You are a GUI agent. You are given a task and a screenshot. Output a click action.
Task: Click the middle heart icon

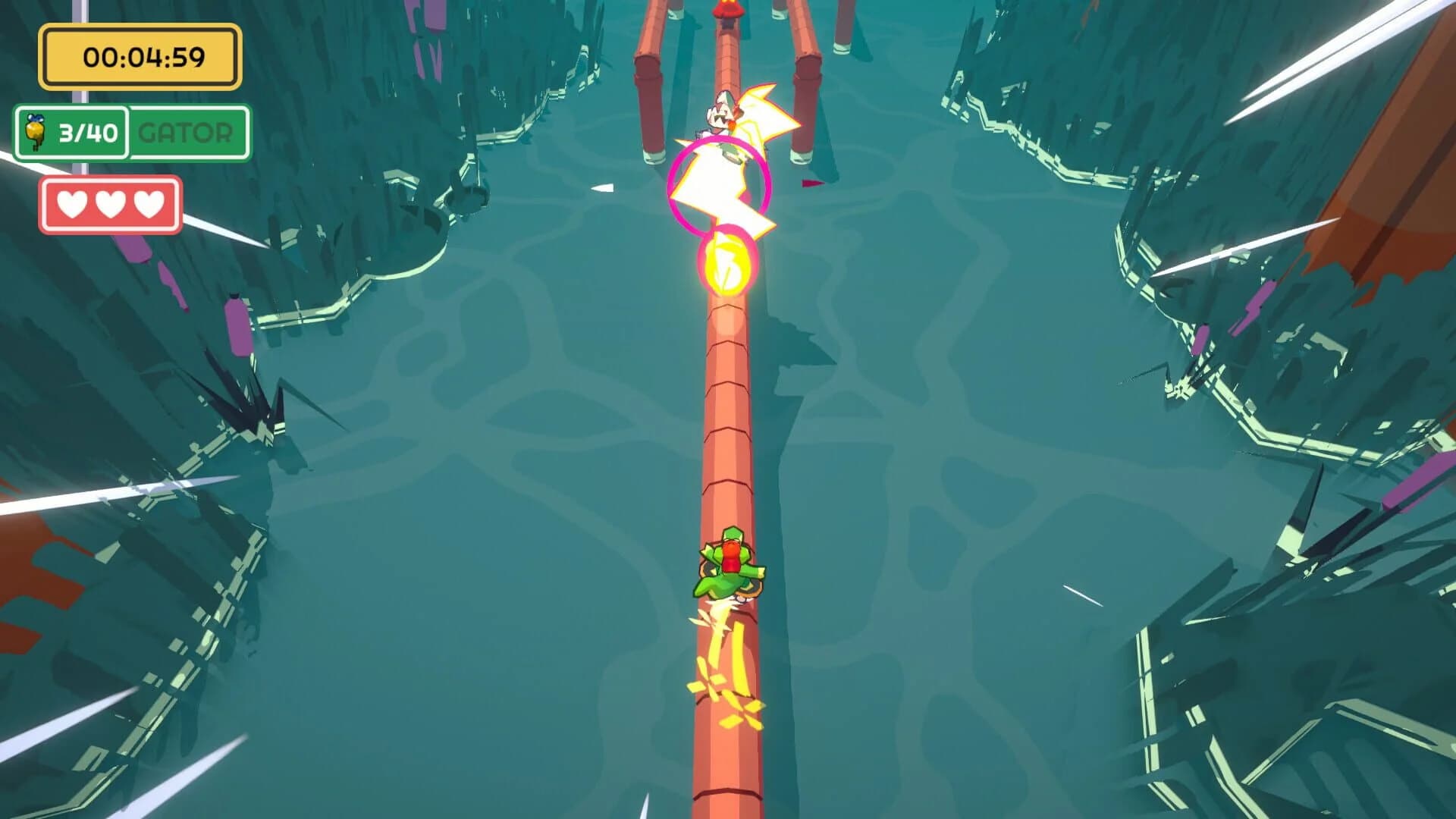point(109,203)
